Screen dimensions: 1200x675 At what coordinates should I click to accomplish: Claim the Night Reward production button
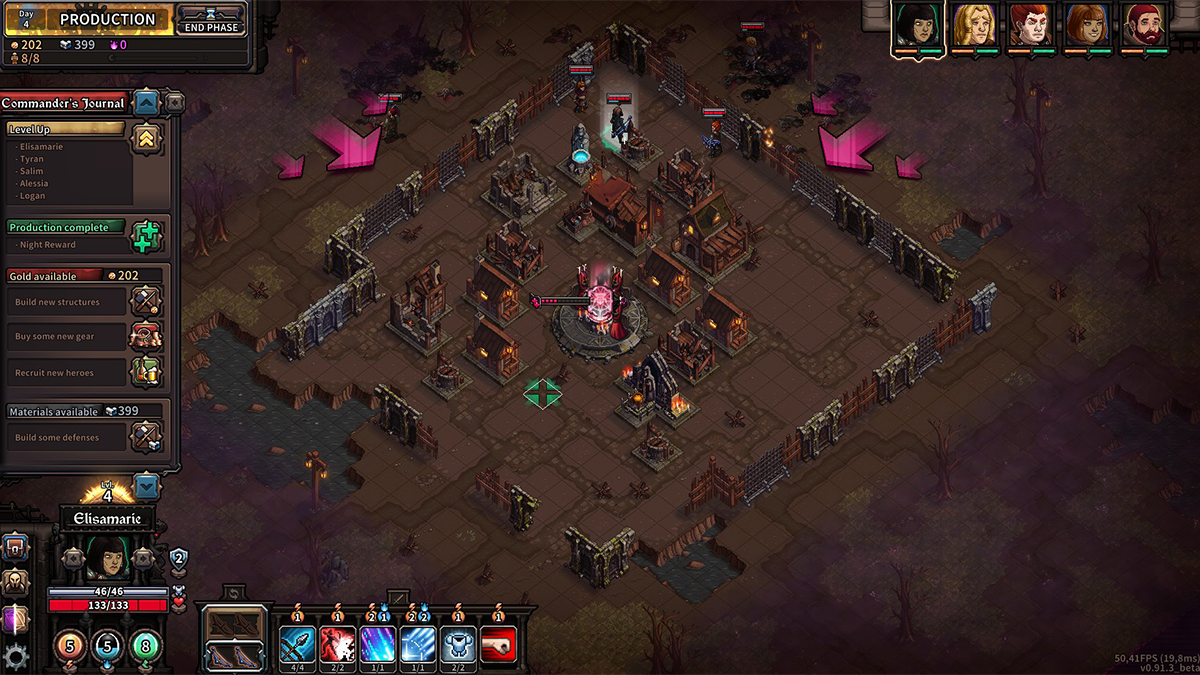146,236
